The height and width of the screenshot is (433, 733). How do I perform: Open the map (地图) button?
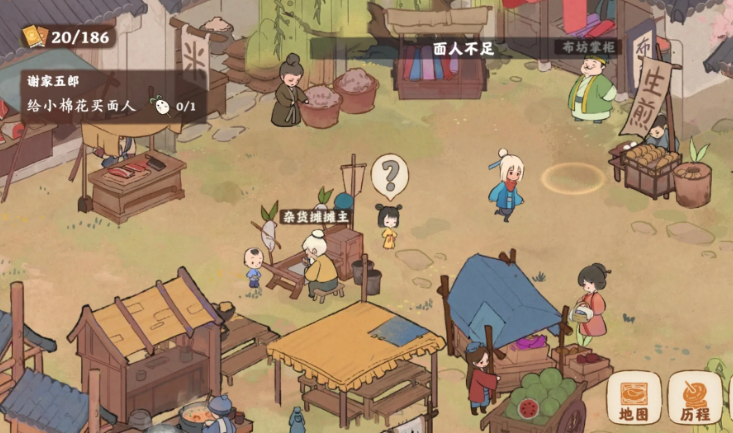(x=633, y=400)
